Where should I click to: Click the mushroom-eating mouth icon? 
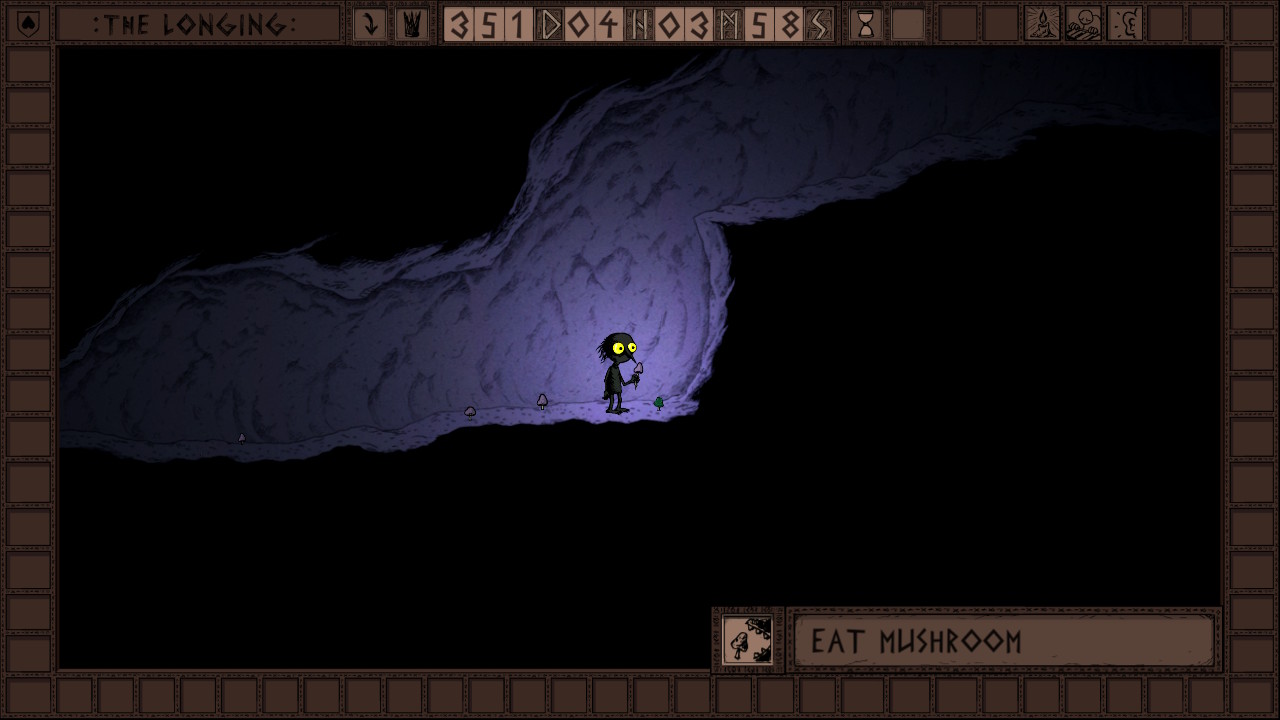(x=748, y=640)
